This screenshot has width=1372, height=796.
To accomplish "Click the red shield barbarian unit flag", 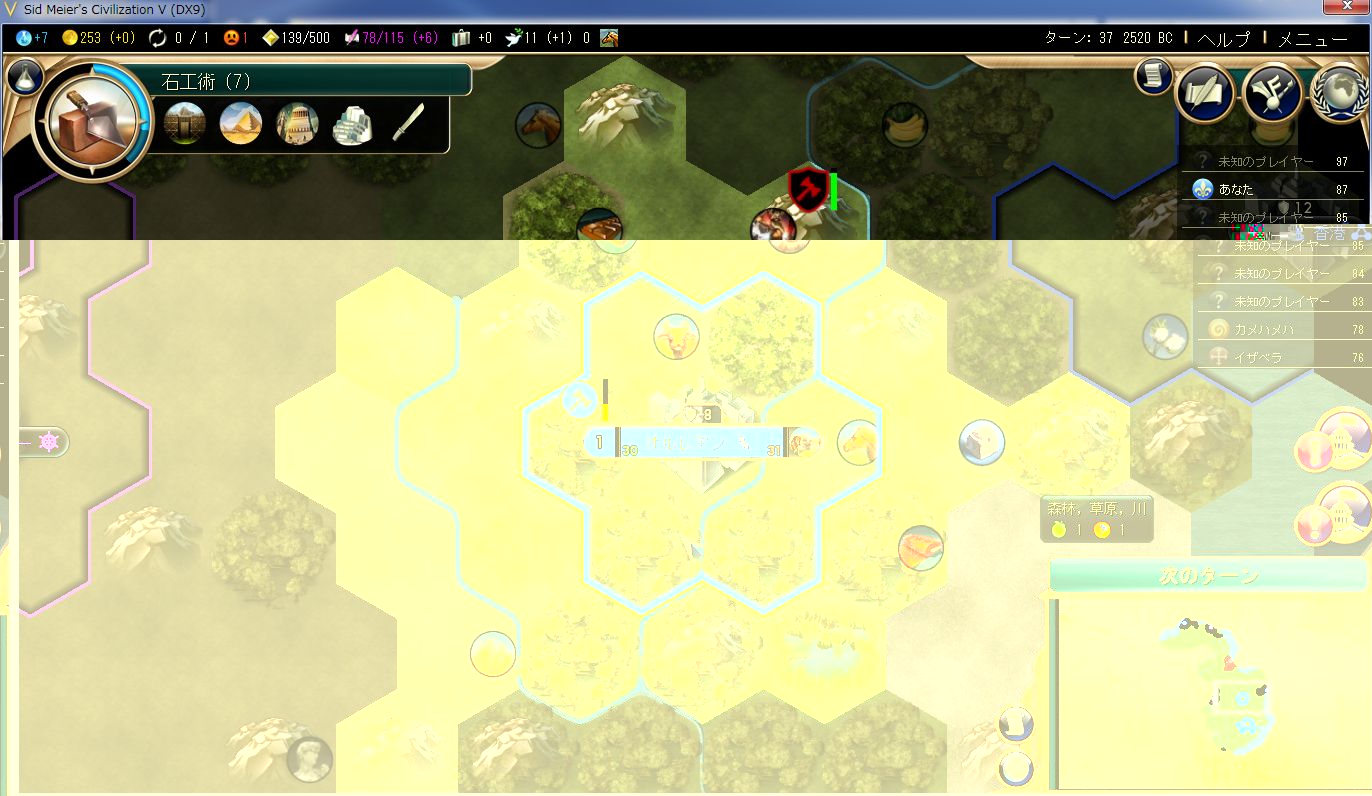I will coord(805,188).
